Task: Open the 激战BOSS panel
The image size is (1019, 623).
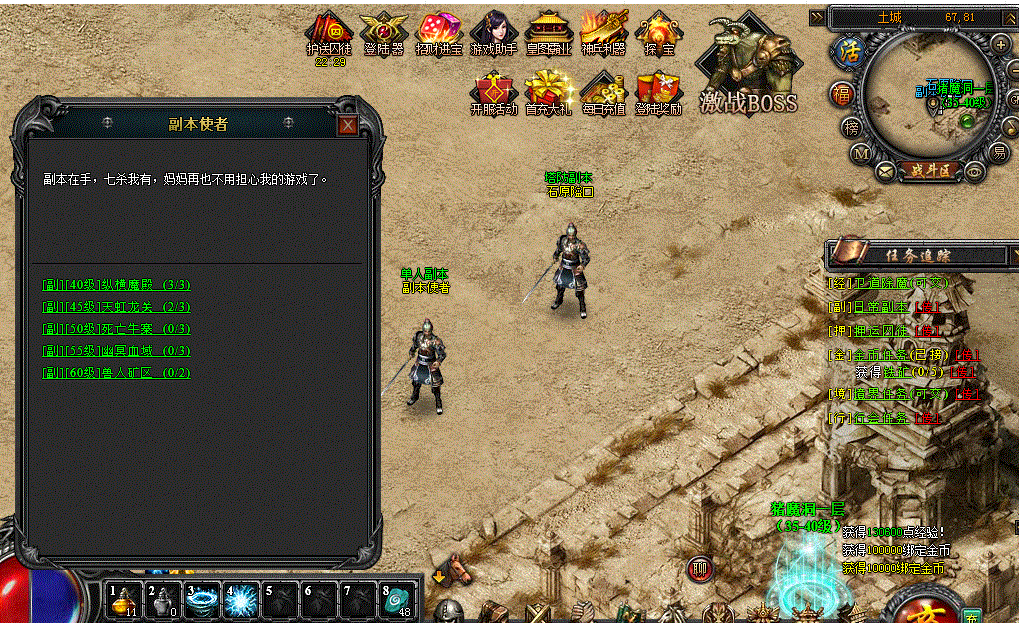Action: [748, 70]
